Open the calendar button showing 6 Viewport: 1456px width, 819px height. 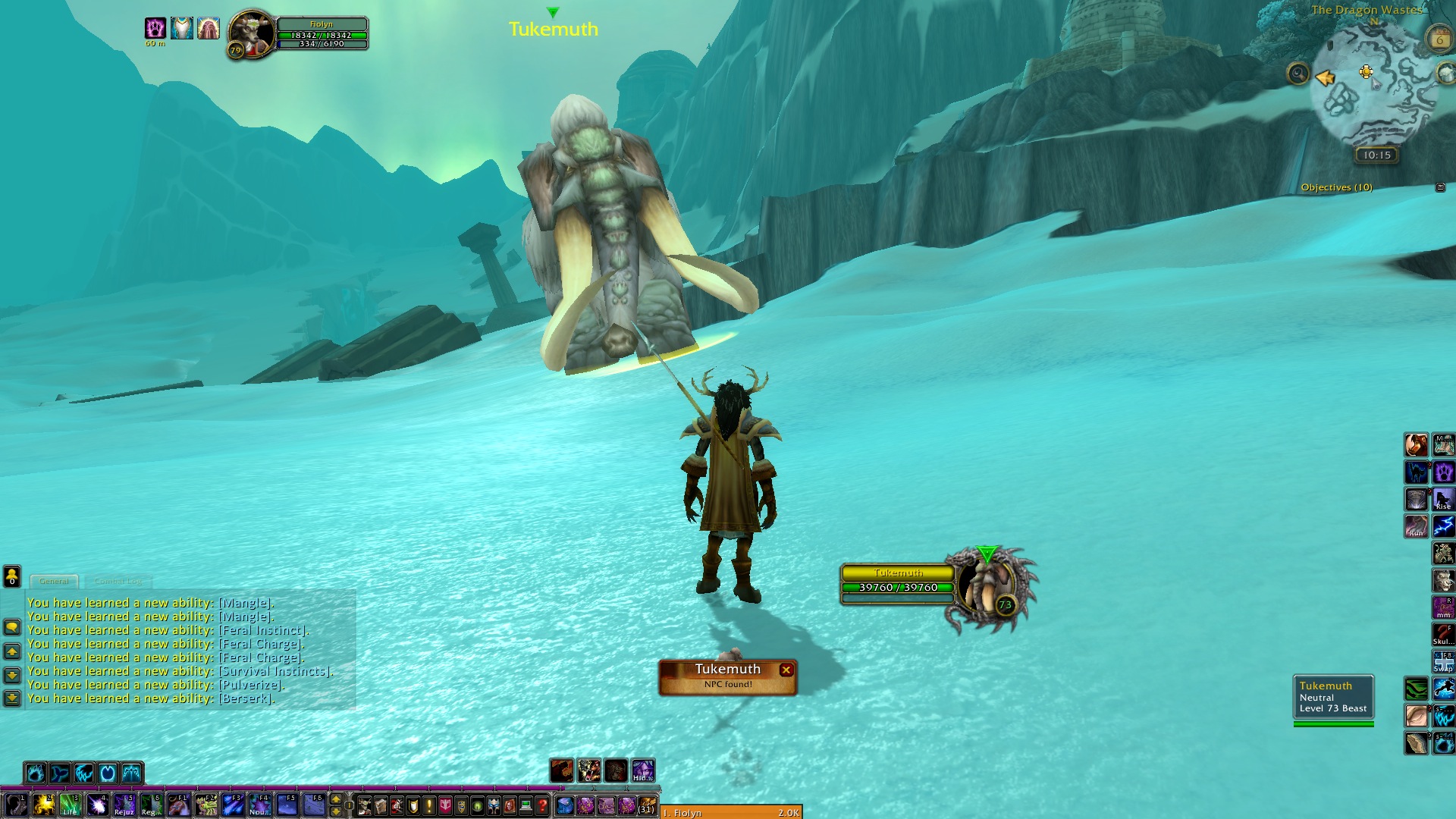[1439, 39]
